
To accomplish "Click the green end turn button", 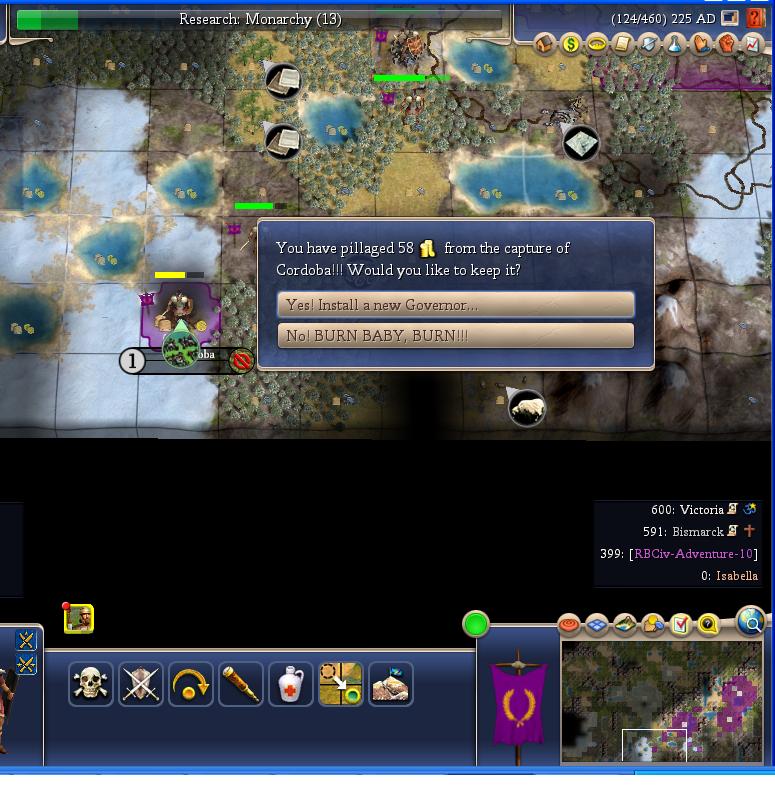I will click(x=476, y=625).
